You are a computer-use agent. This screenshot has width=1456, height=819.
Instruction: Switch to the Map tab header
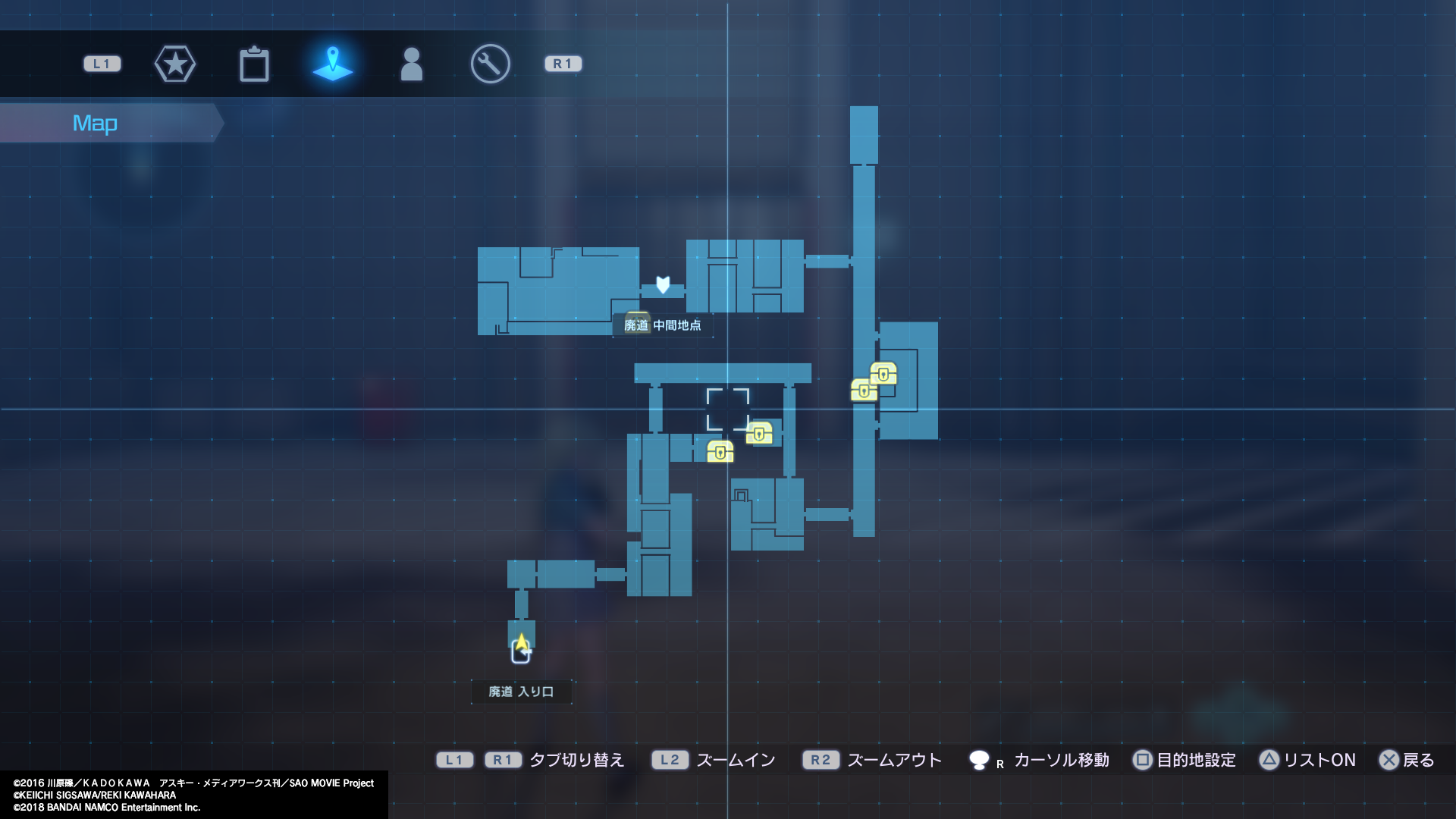click(x=95, y=122)
